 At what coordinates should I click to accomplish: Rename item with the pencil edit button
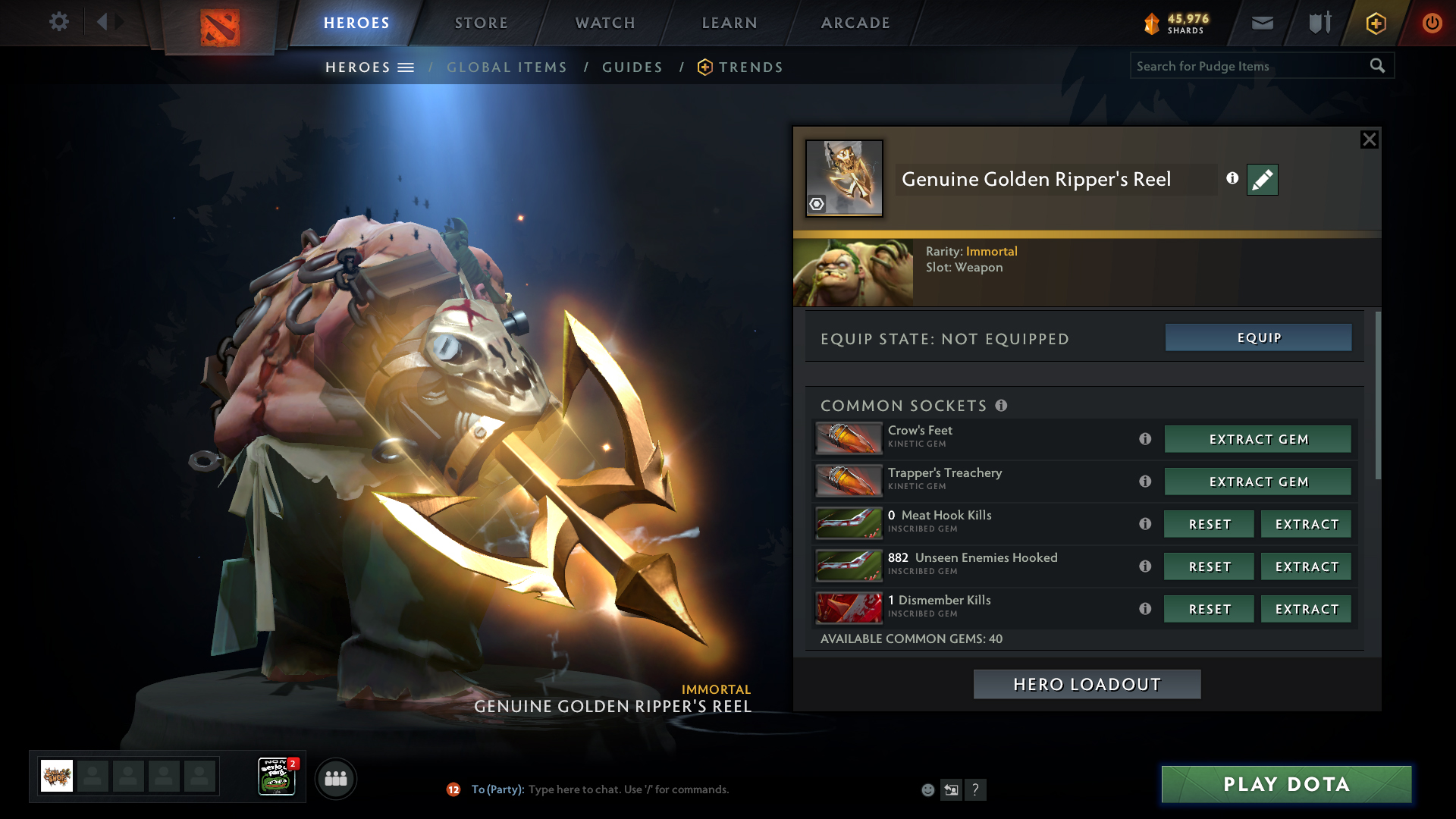coord(1262,180)
